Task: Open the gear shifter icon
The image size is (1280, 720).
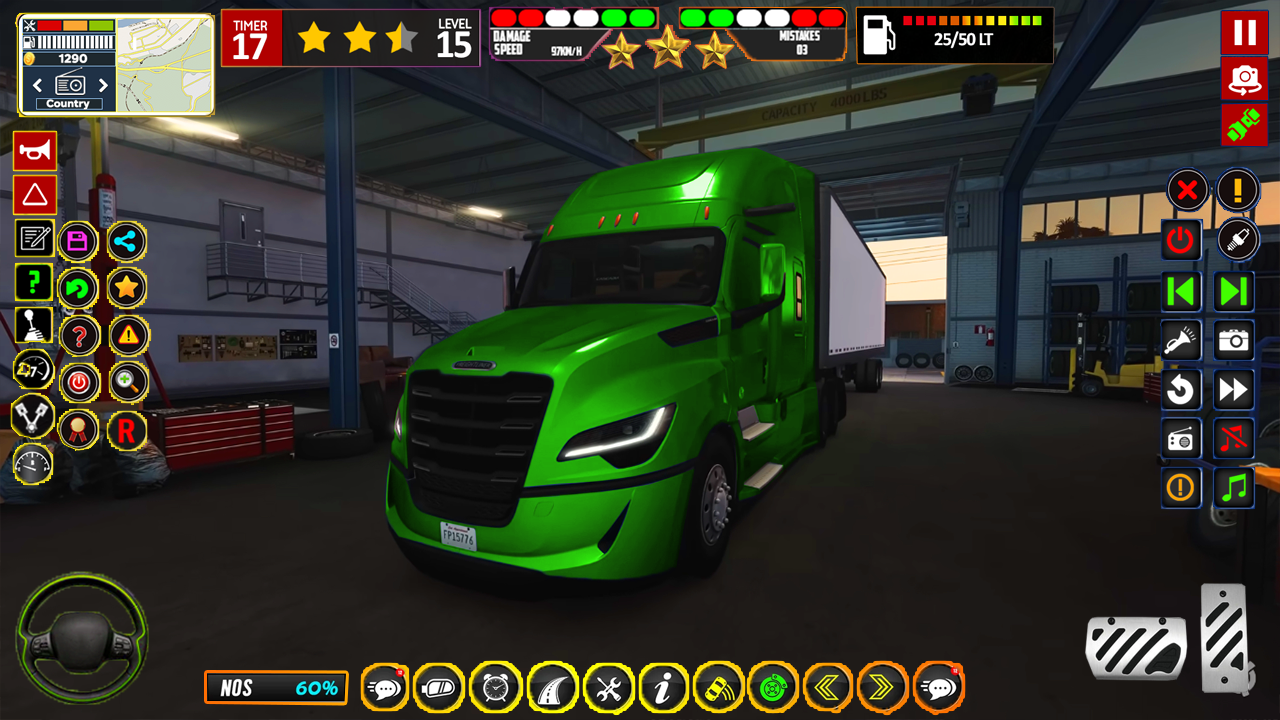Action: pyautogui.click(x=34, y=324)
